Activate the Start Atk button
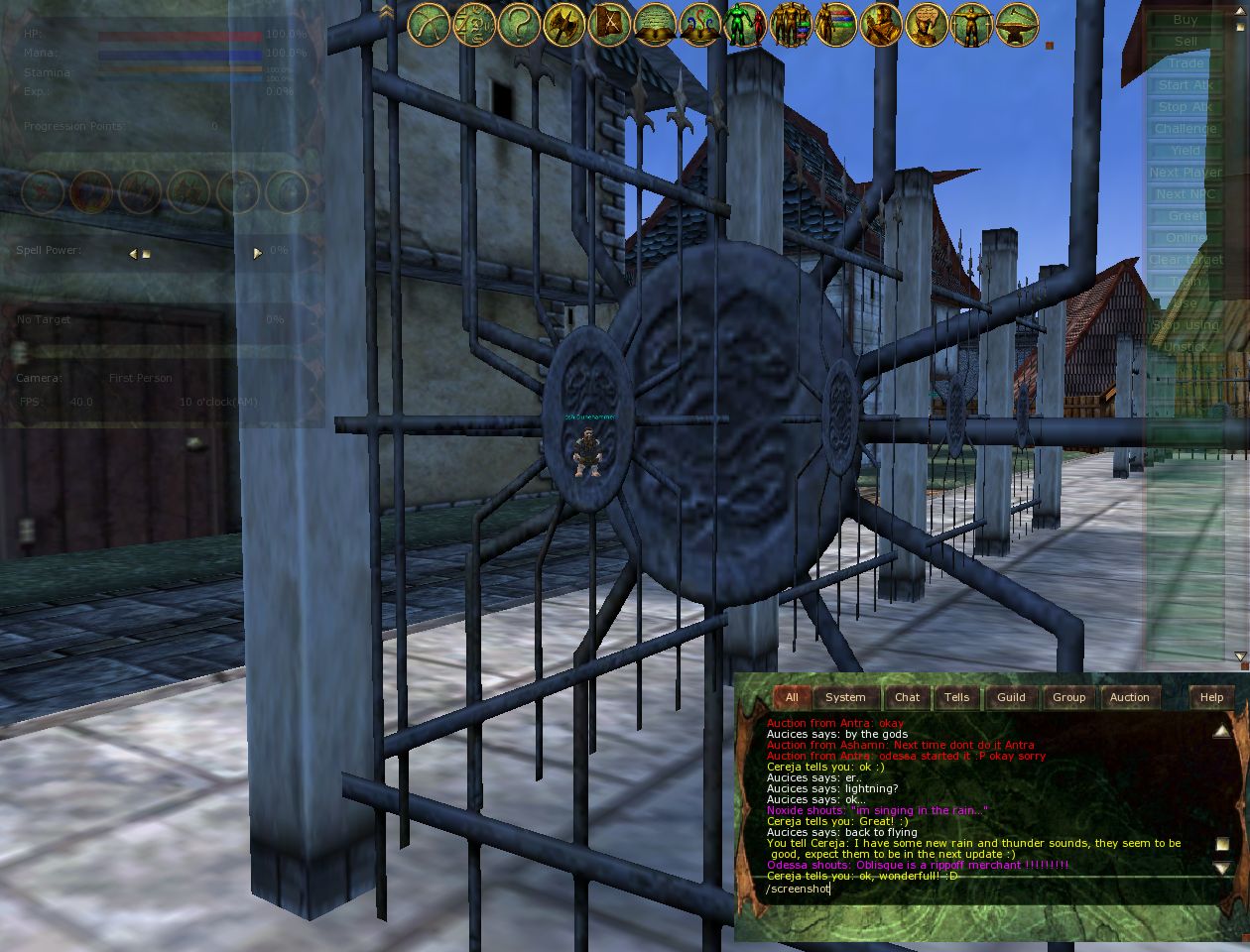The height and width of the screenshot is (952, 1250). point(1186,85)
